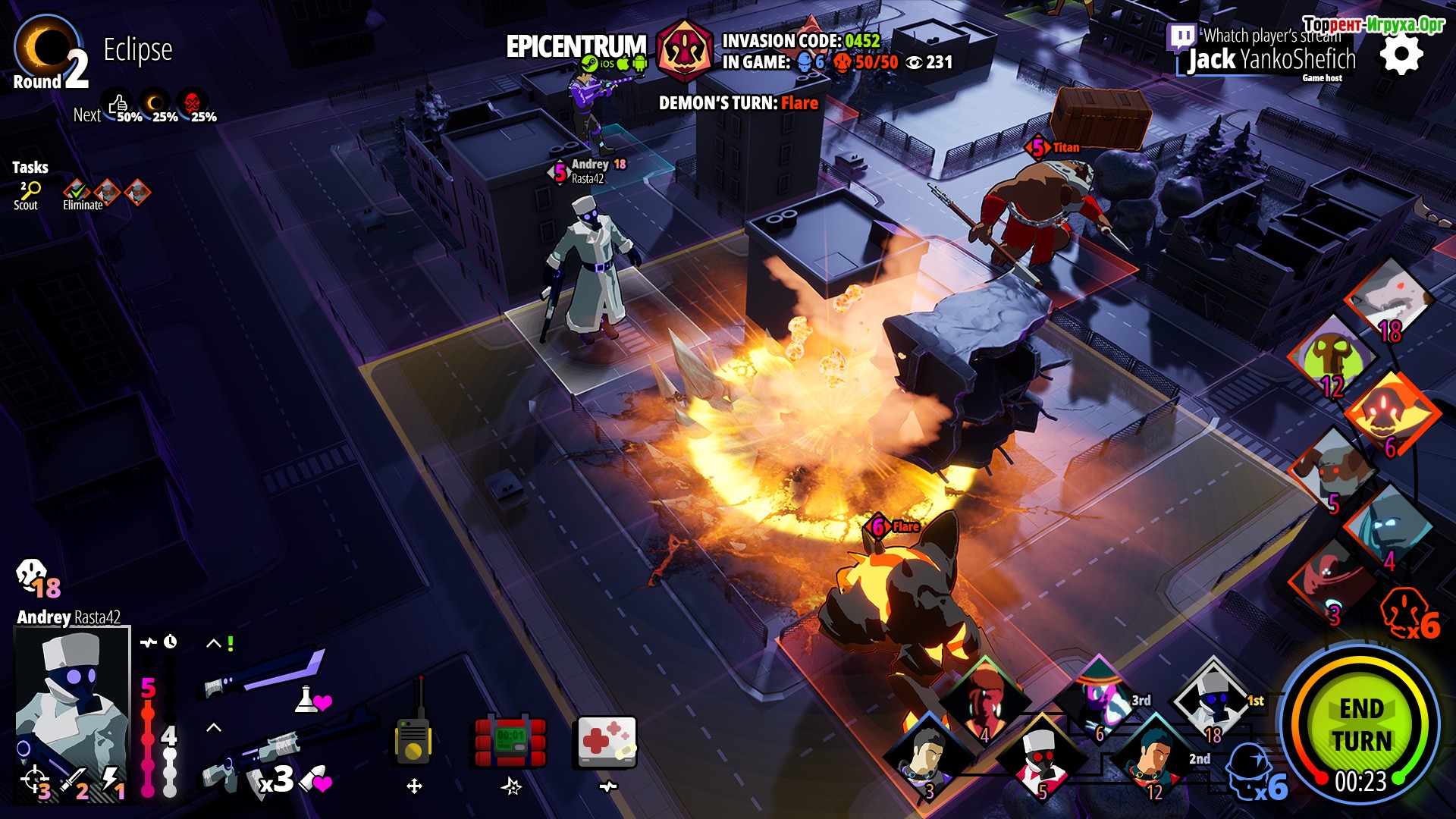Use the first aid medkit item
The height and width of the screenshot is (819, 1456).
607,741
